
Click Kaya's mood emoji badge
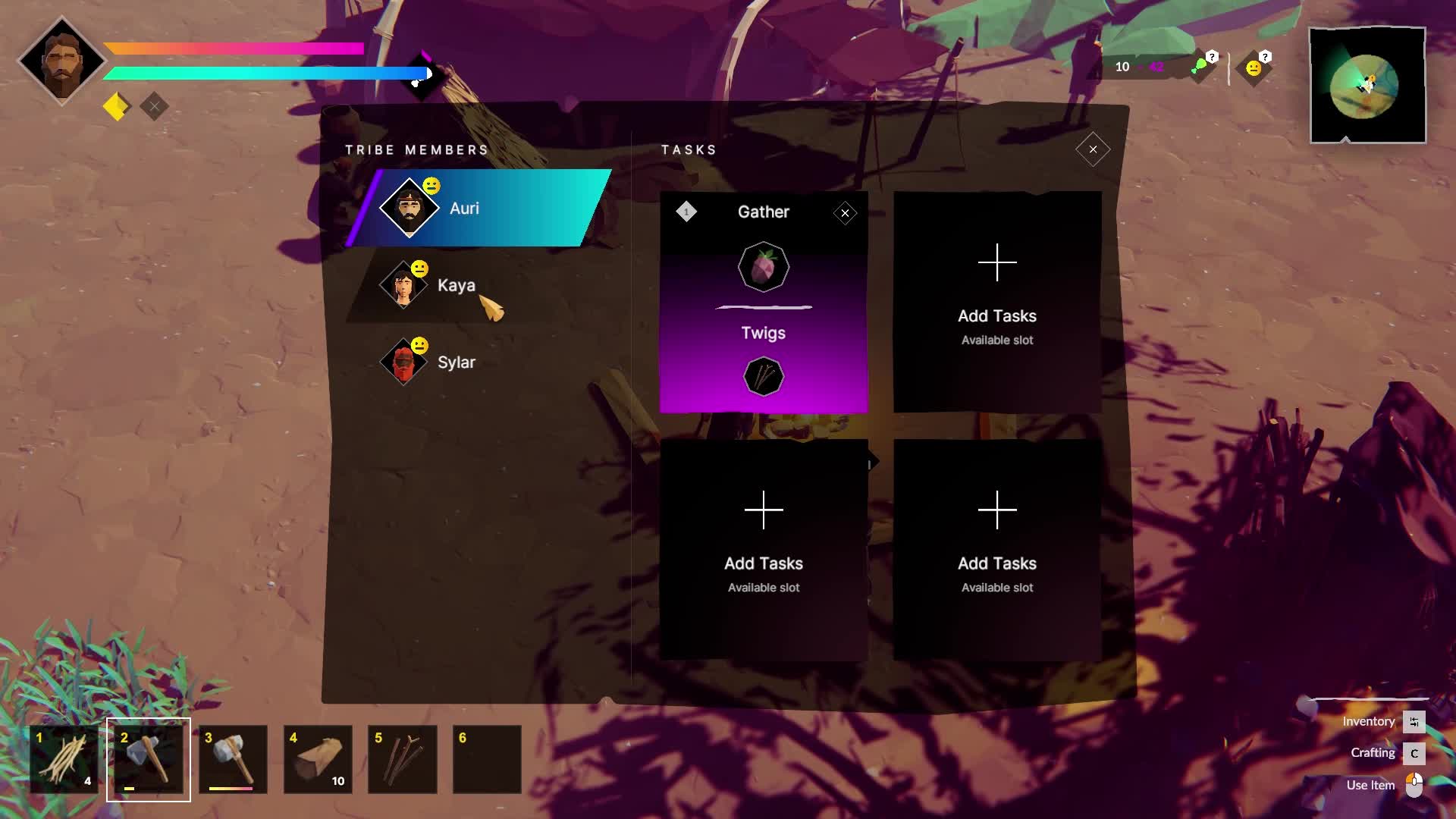(x=419, y=267)
